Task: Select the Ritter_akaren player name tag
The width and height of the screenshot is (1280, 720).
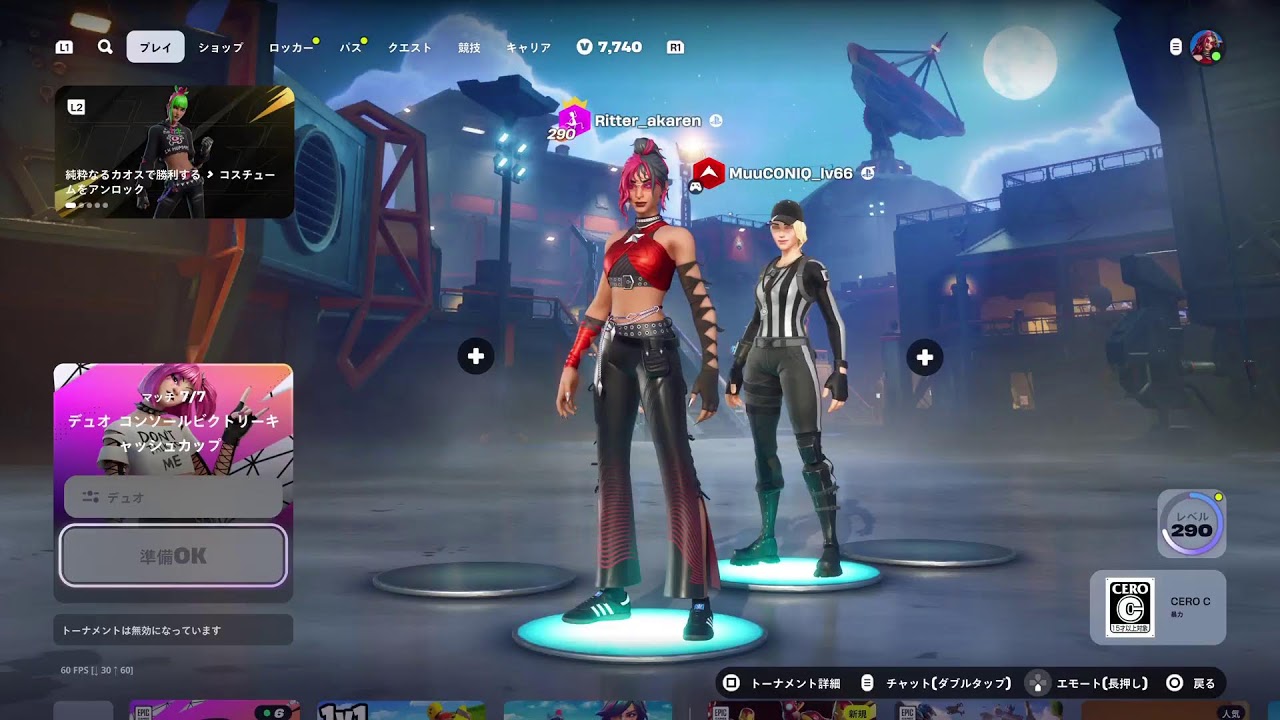Action: pyautogui.click(x=647, y=121)
